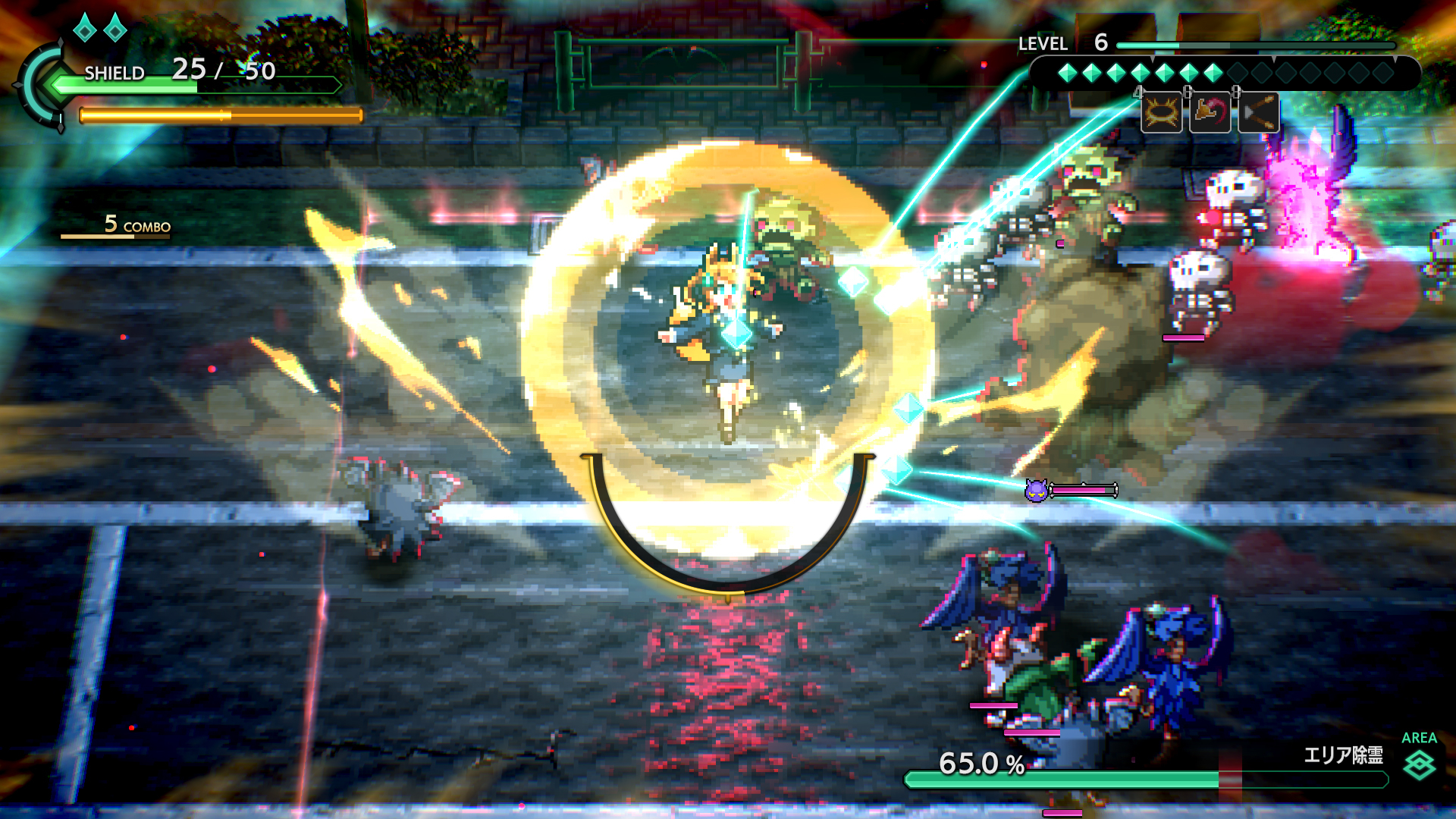Viewport: 1456px width, 819px height.
Task: Click the first filled teal gem charge
Action: [x=1067, y=71]
